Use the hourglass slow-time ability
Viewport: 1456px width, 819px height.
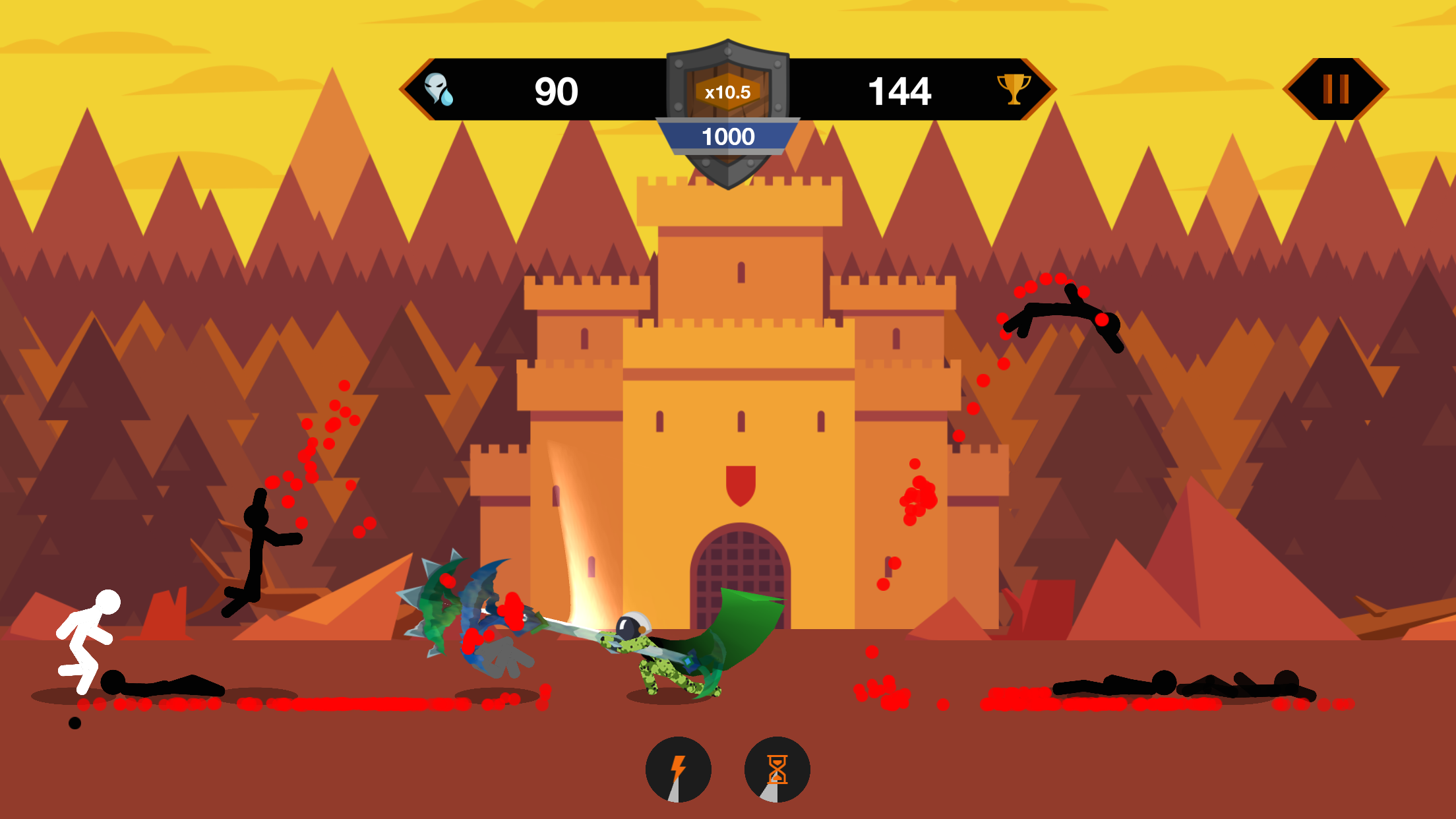click(x=776, y=770)
